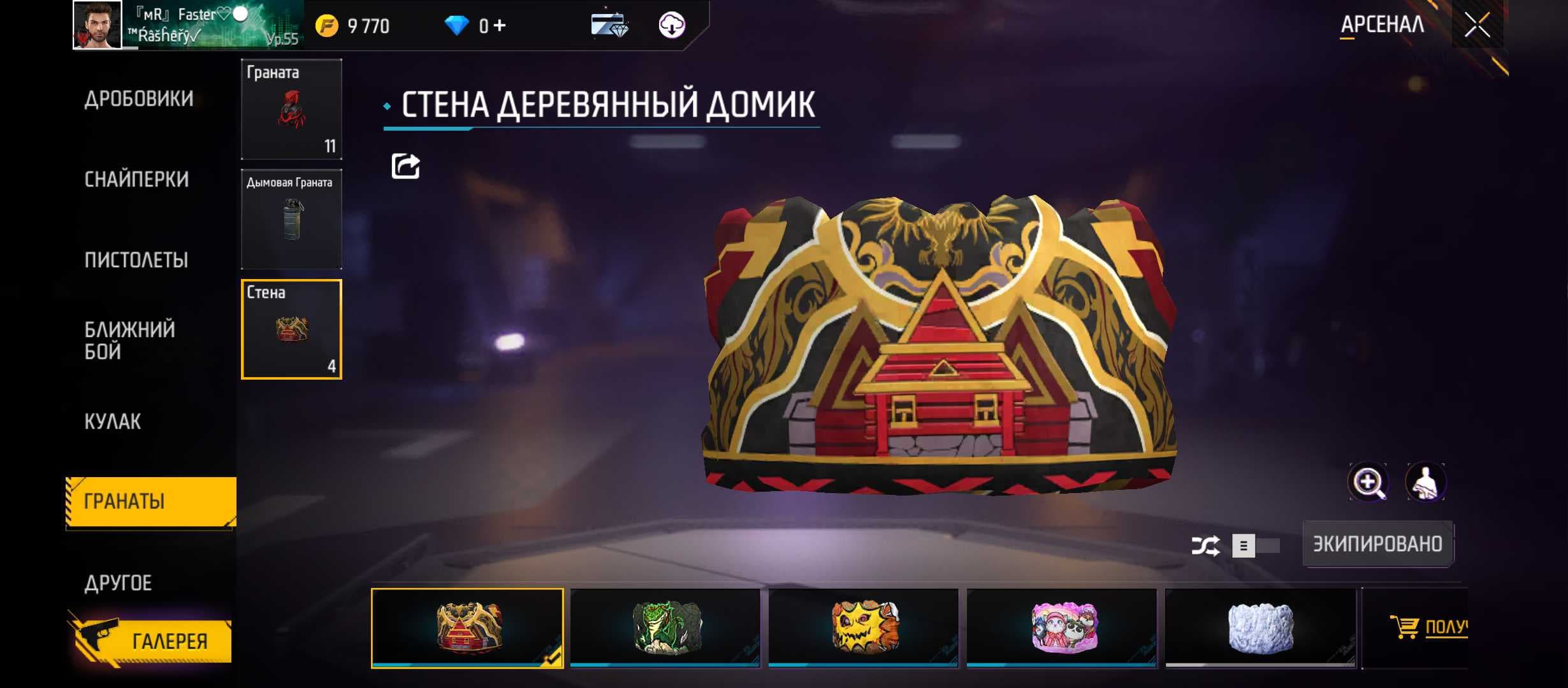Select the pink panda wall skin
Viewport: 1568px width, 688px height.
click(x=1062, y=627)
